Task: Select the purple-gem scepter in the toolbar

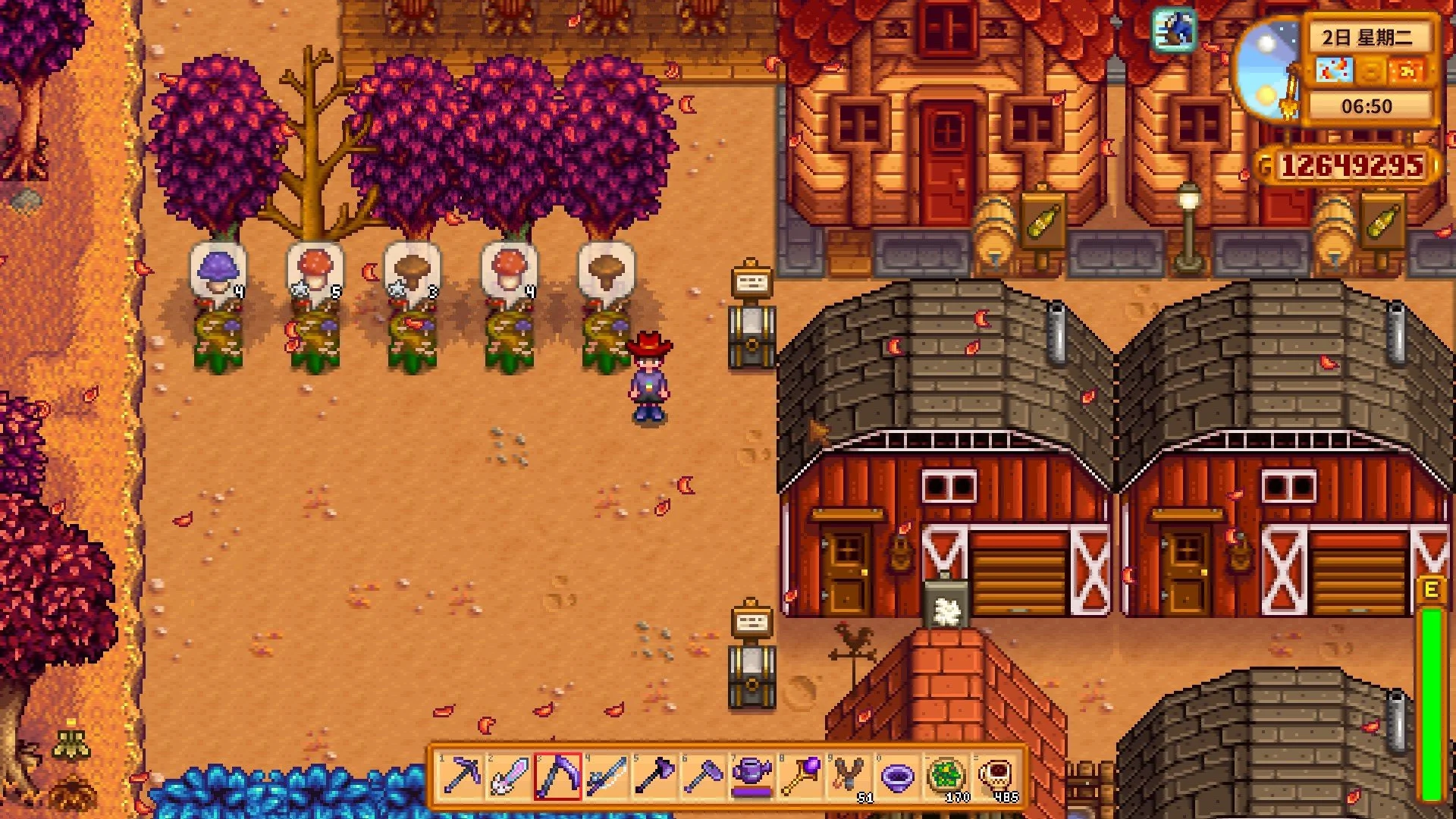Action: 801,777
